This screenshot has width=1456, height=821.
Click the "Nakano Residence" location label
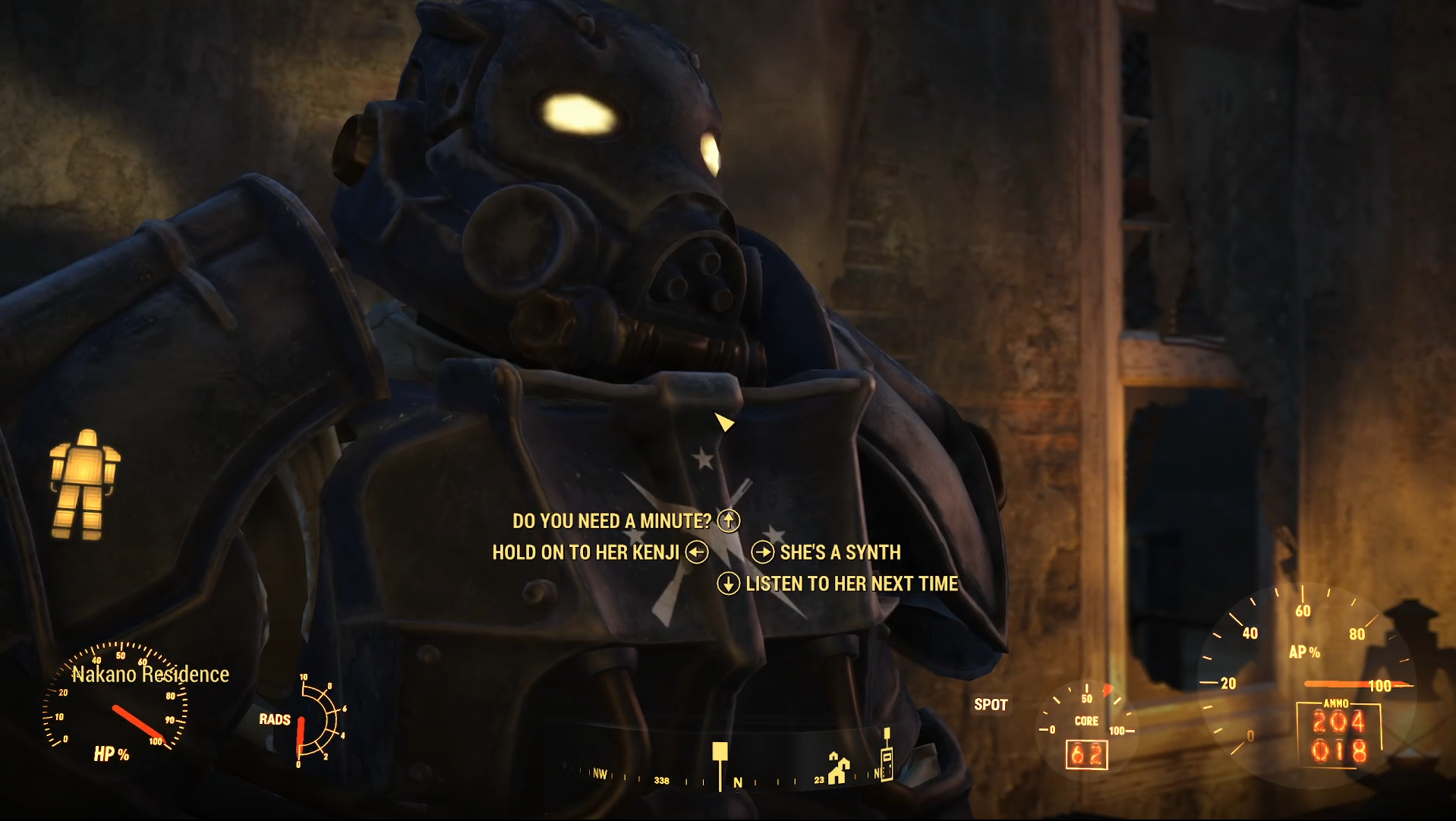(x=151, y=674)
